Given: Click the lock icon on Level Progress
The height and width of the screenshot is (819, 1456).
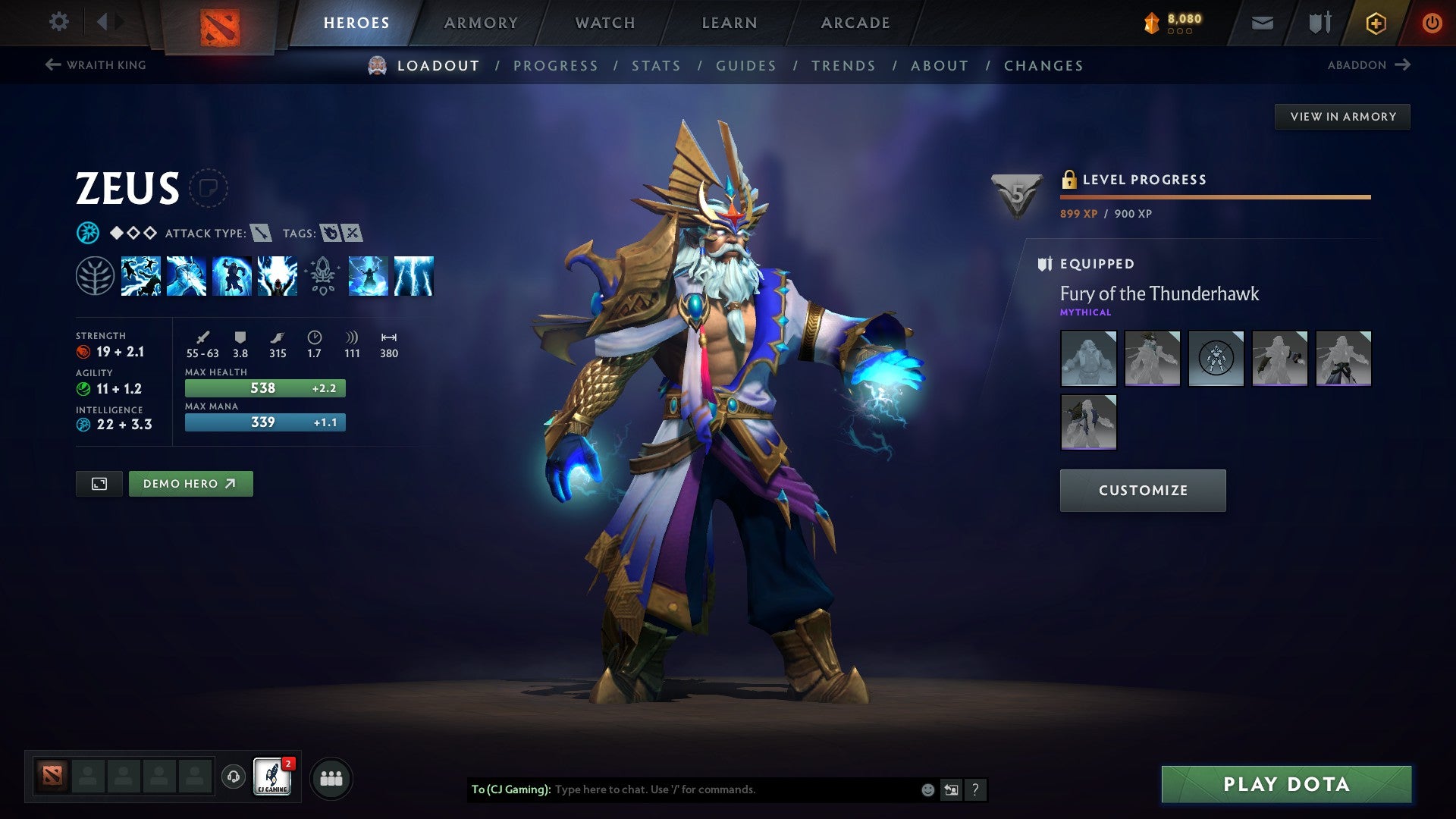Looking at the screenshot, I should pos(1071,180).
